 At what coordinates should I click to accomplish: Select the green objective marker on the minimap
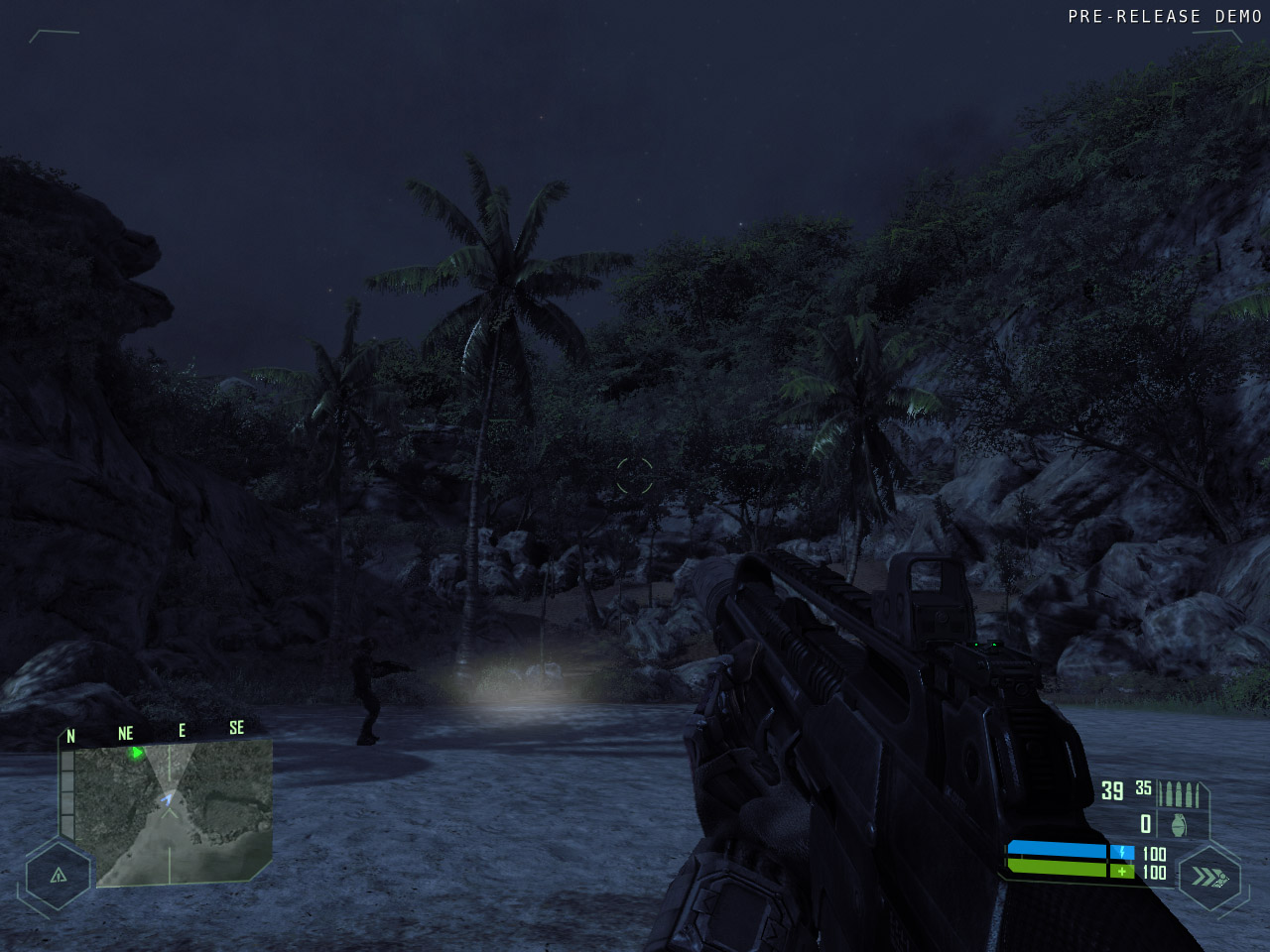tap(137, 753)
